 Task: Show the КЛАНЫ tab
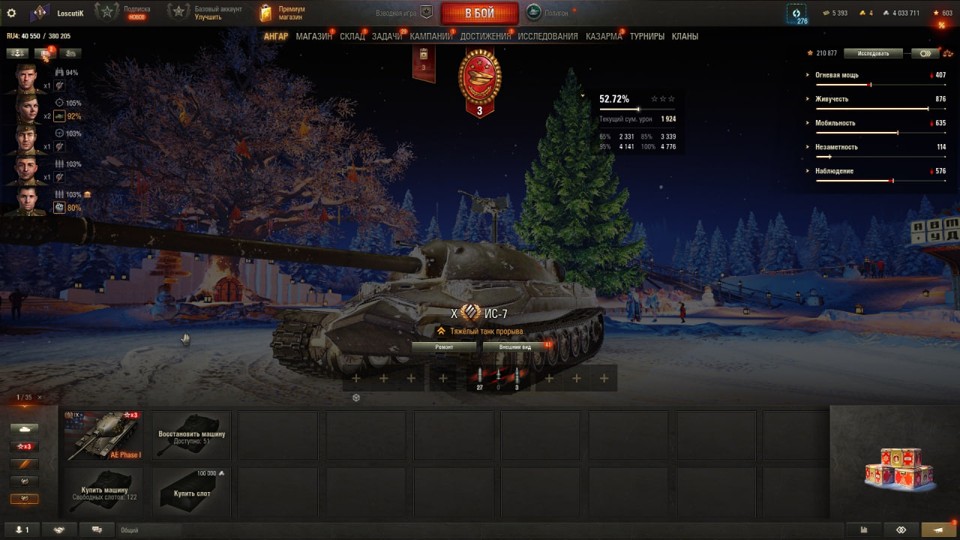[x=685, y=37]
